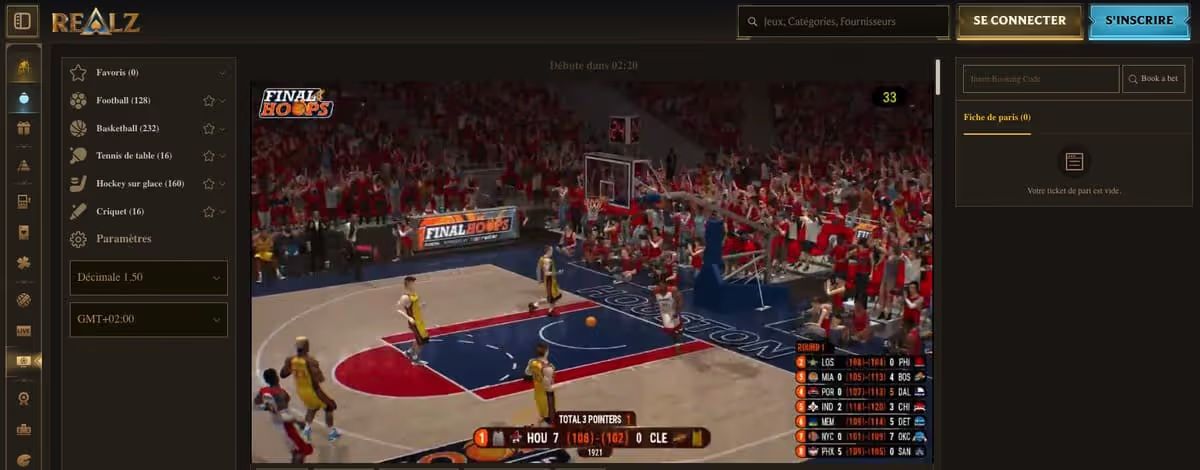Change the GMT+02:00 timezone dropdown
This screenshot has height=470, width=1200.
click(x=148, y=320)
